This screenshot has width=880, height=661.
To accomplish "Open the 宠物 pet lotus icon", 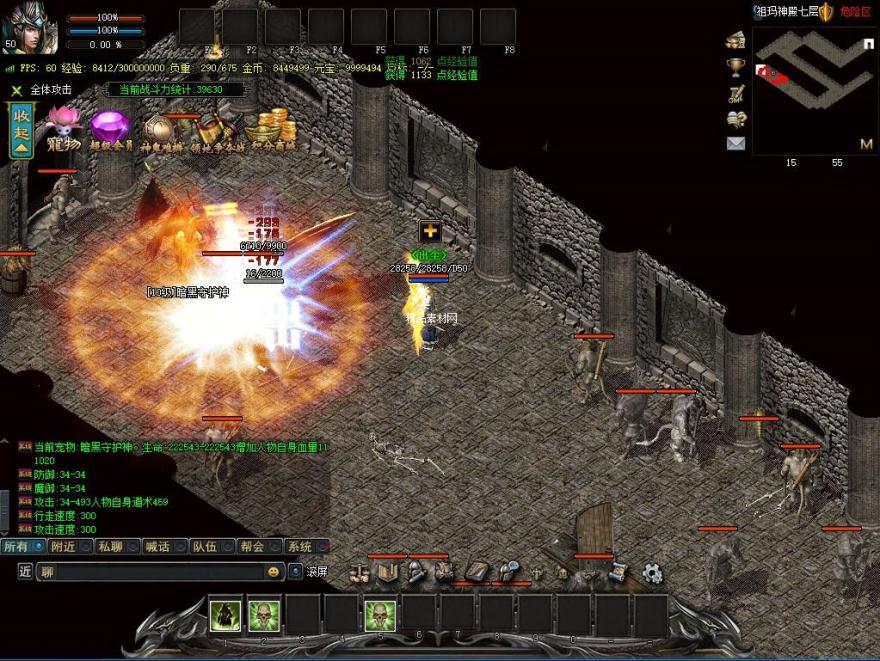I will 62,130.
